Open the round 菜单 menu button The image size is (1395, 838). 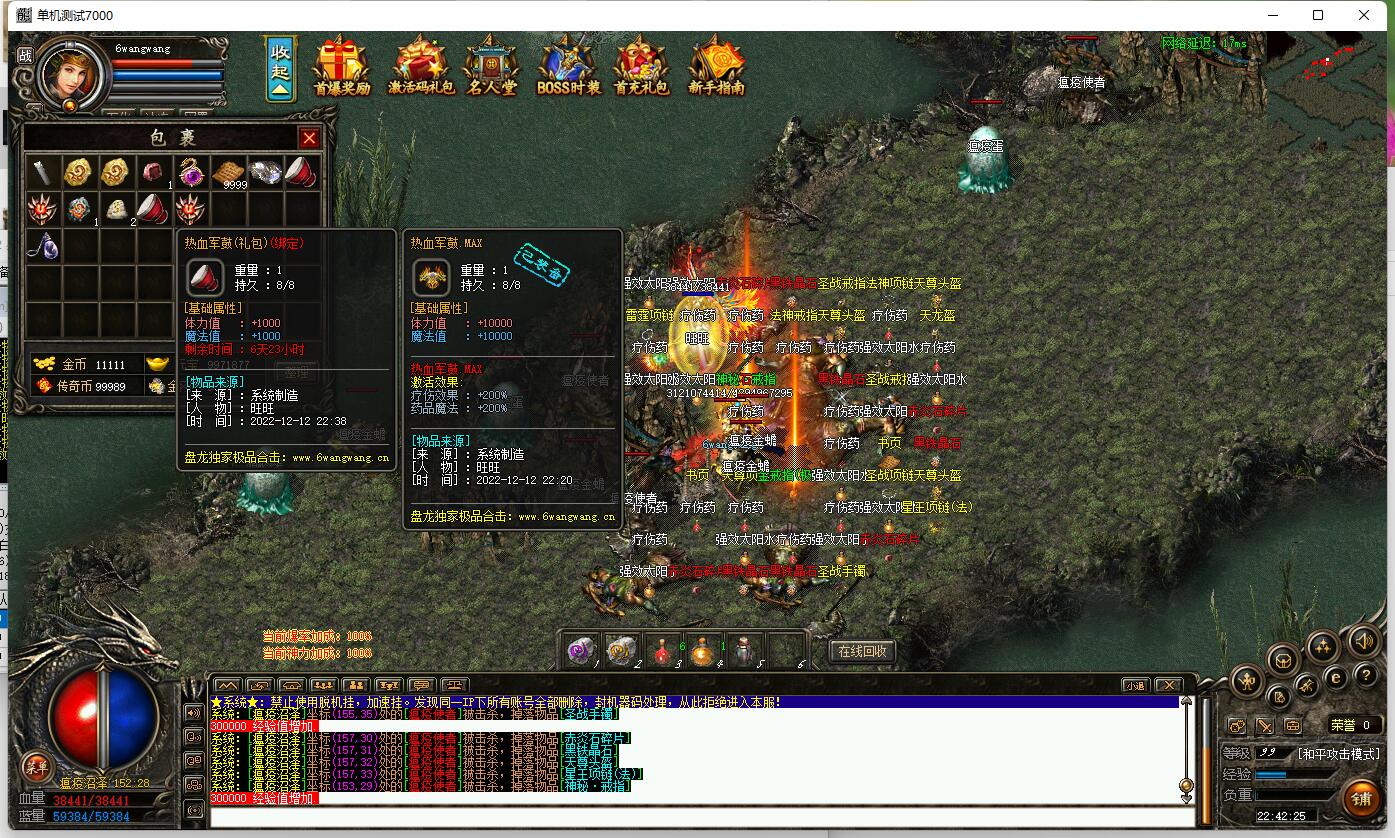pyautogui.click(x=37, y=767)
